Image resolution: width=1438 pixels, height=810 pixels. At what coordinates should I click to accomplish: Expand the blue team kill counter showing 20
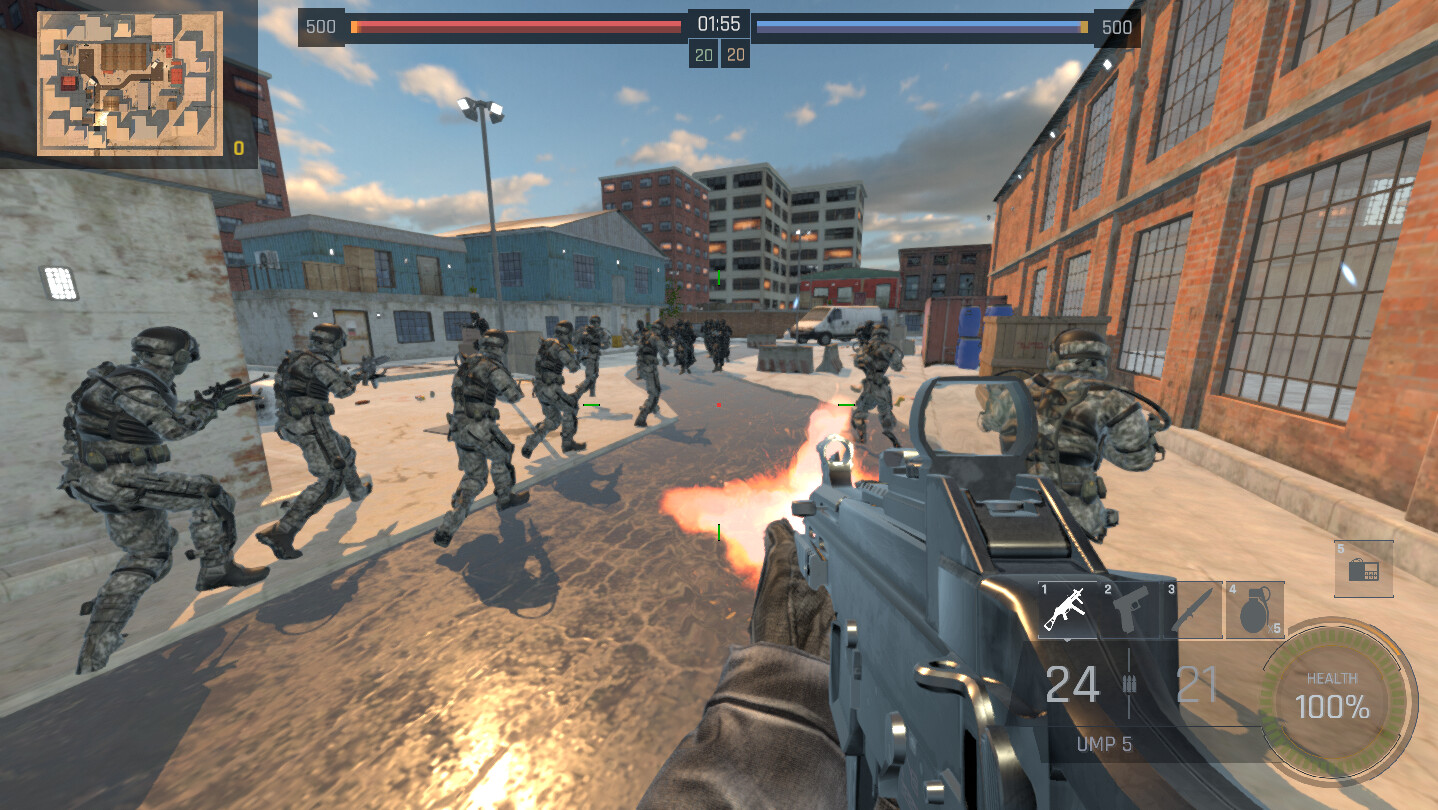click(x=735, y=53)
